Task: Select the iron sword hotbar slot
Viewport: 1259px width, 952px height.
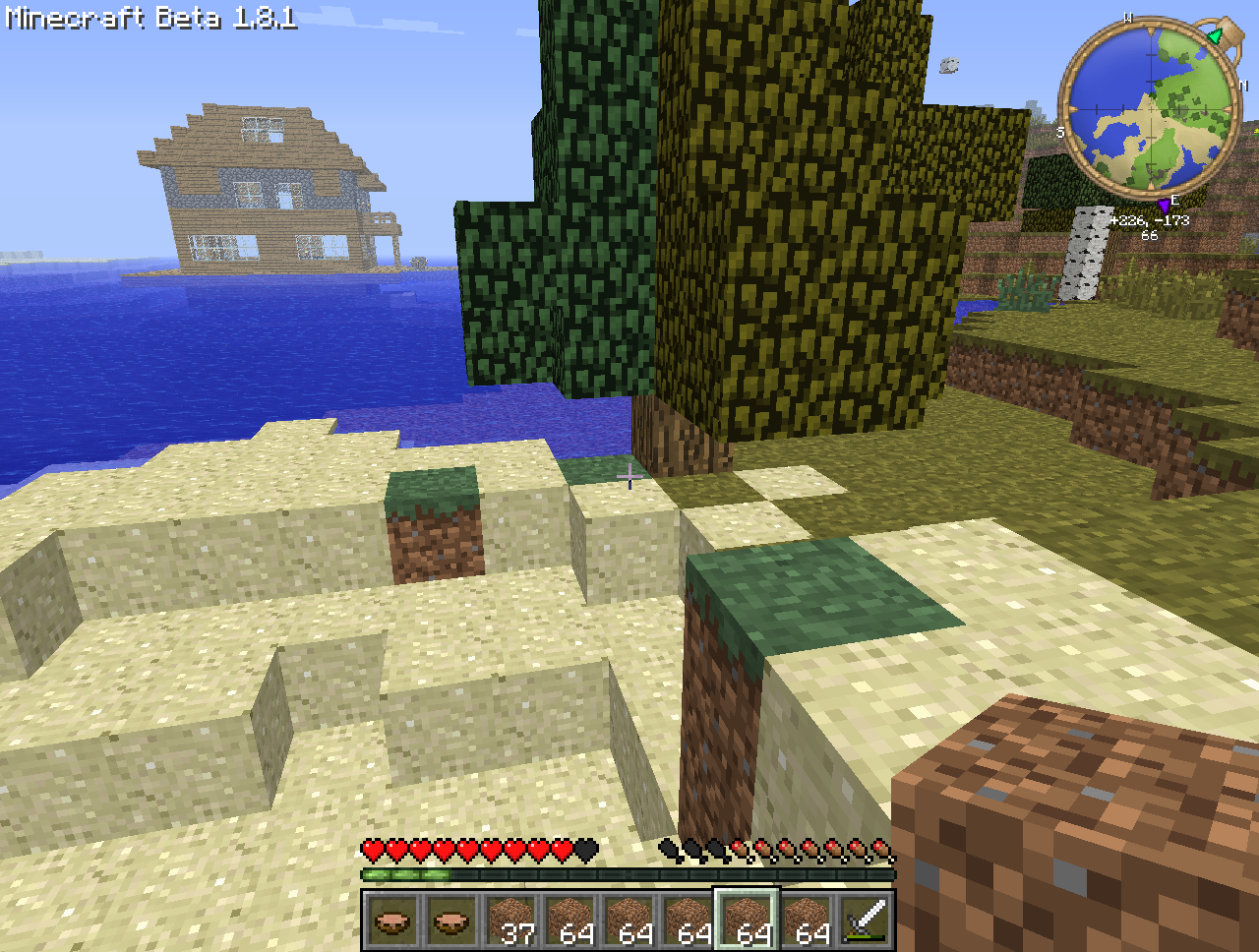Action: (x=866, y=922)
